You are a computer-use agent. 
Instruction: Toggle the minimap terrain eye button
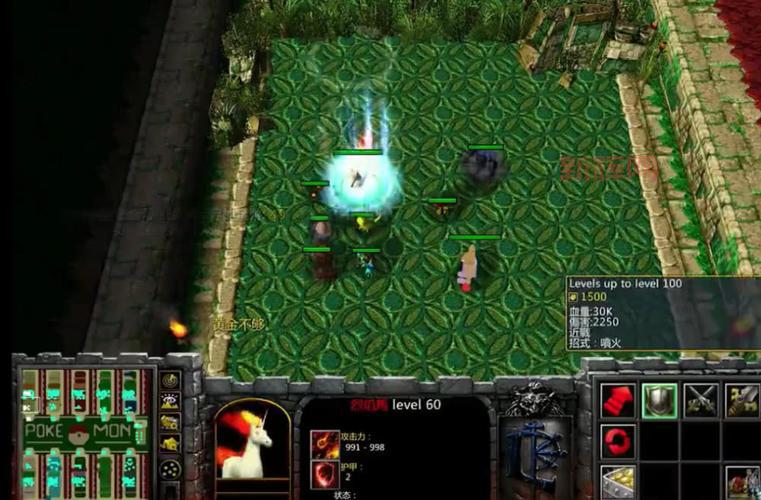tap(170, 401)
